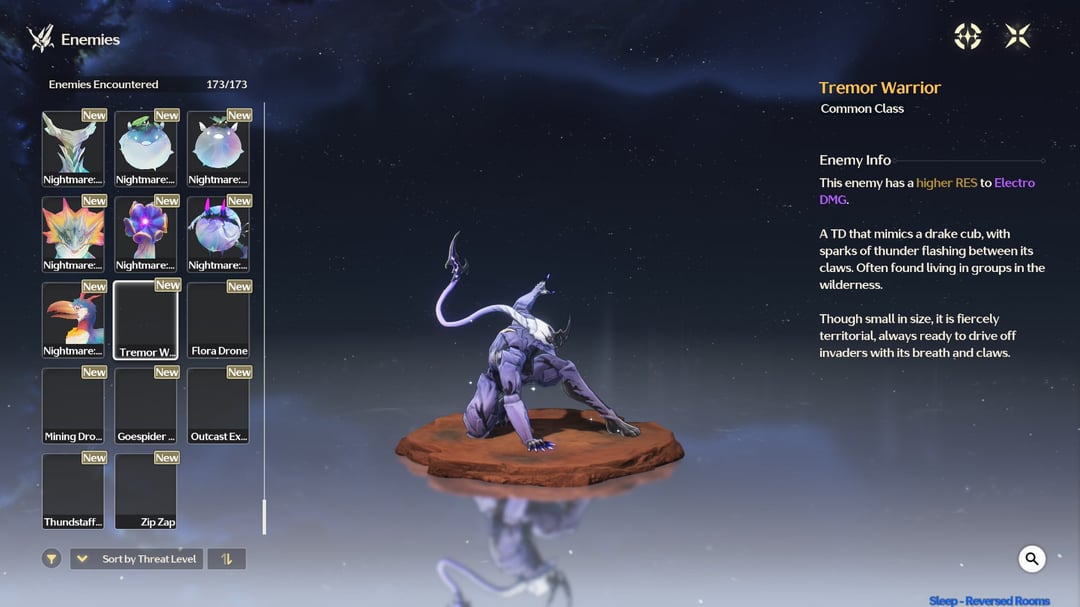Choose the Nightmare creature with orange-pink mane

tap(73, 233)
